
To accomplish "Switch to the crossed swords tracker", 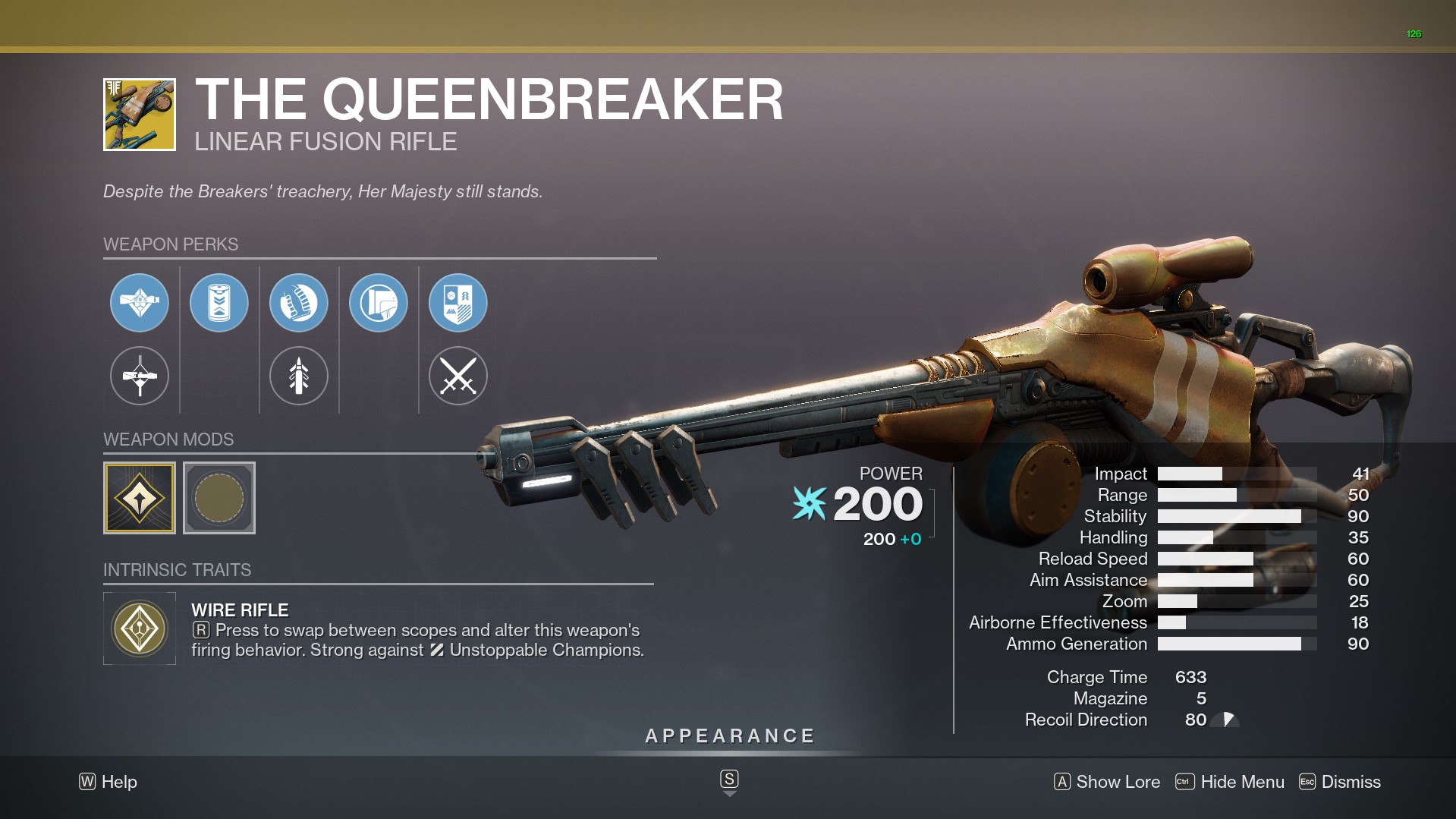I will pos(458,376).
